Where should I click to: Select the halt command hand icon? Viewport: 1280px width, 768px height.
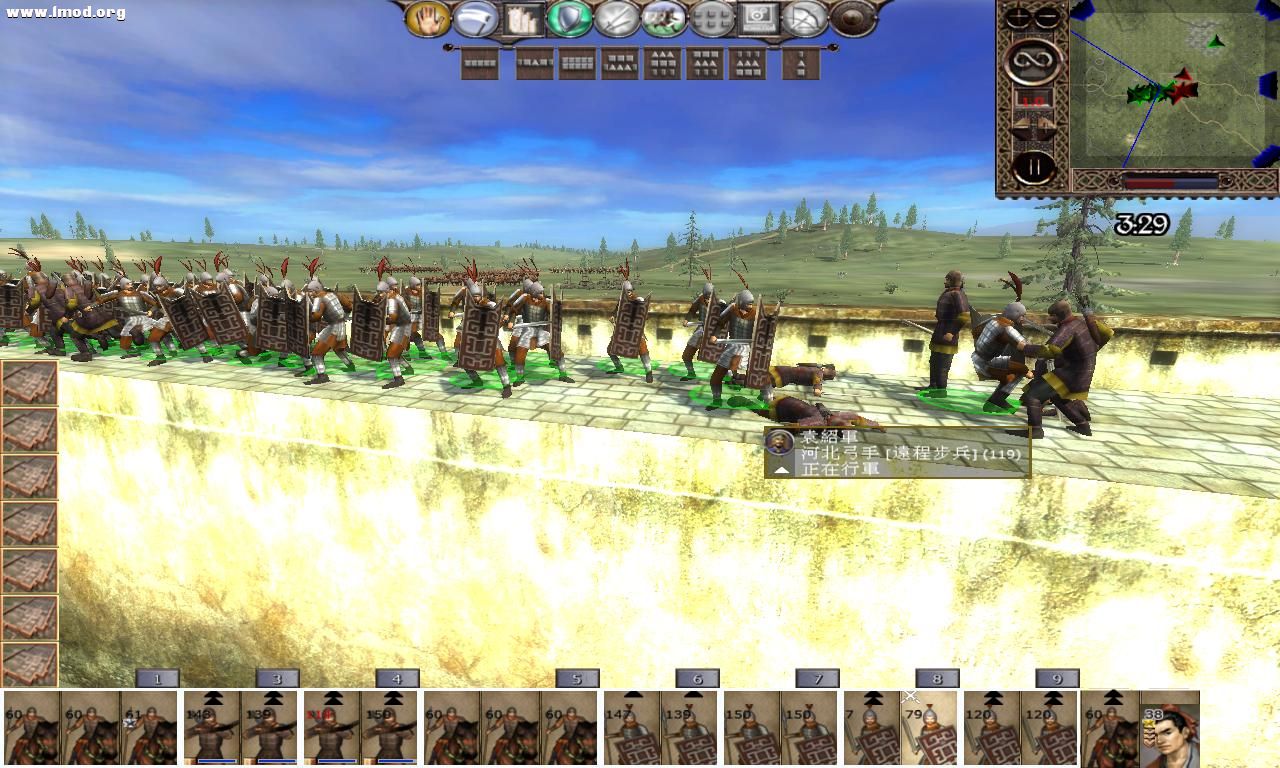(430, 19)
